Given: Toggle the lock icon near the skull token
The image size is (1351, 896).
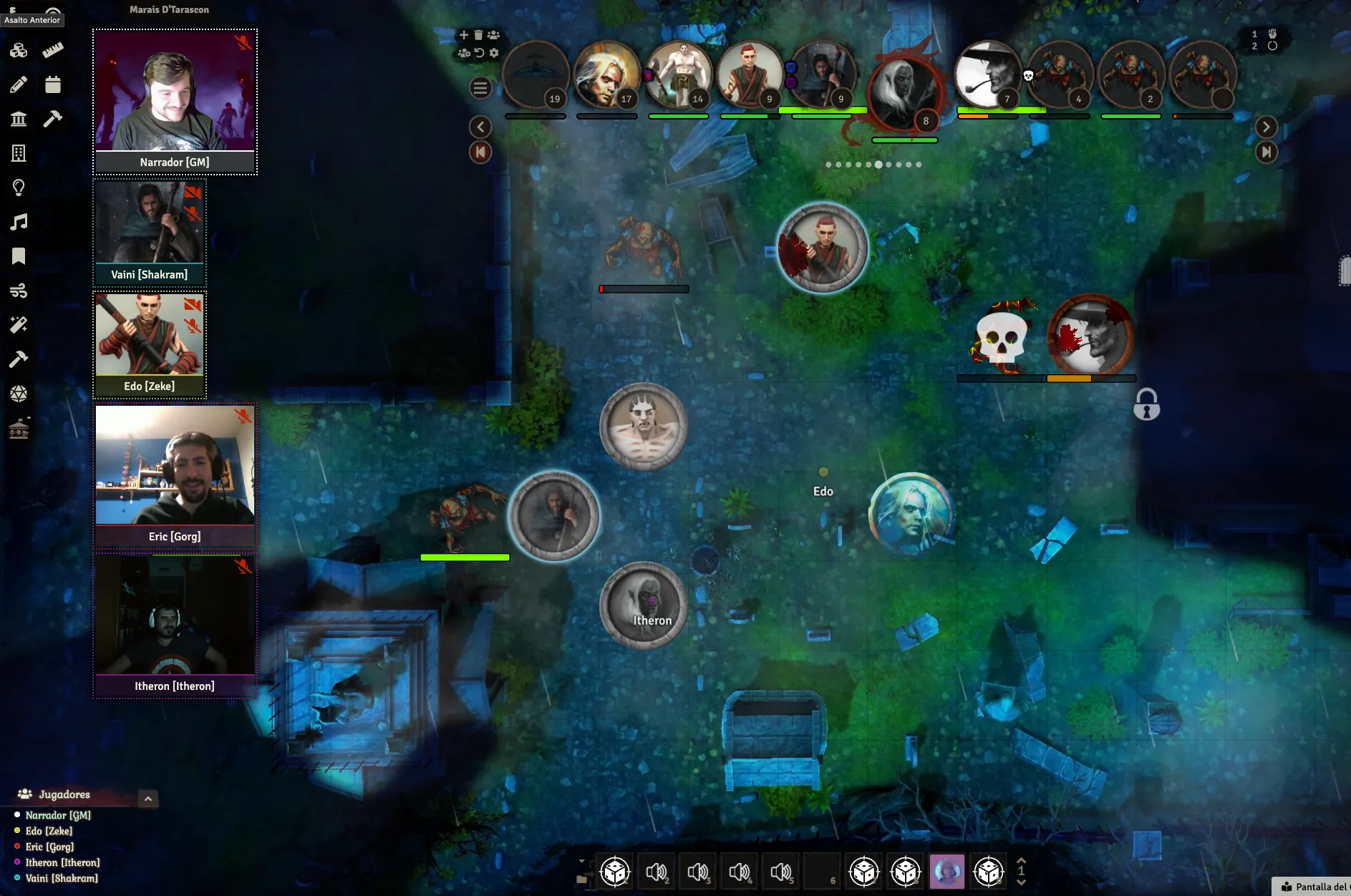Looking at the screenshot, I should [1148, 405].
